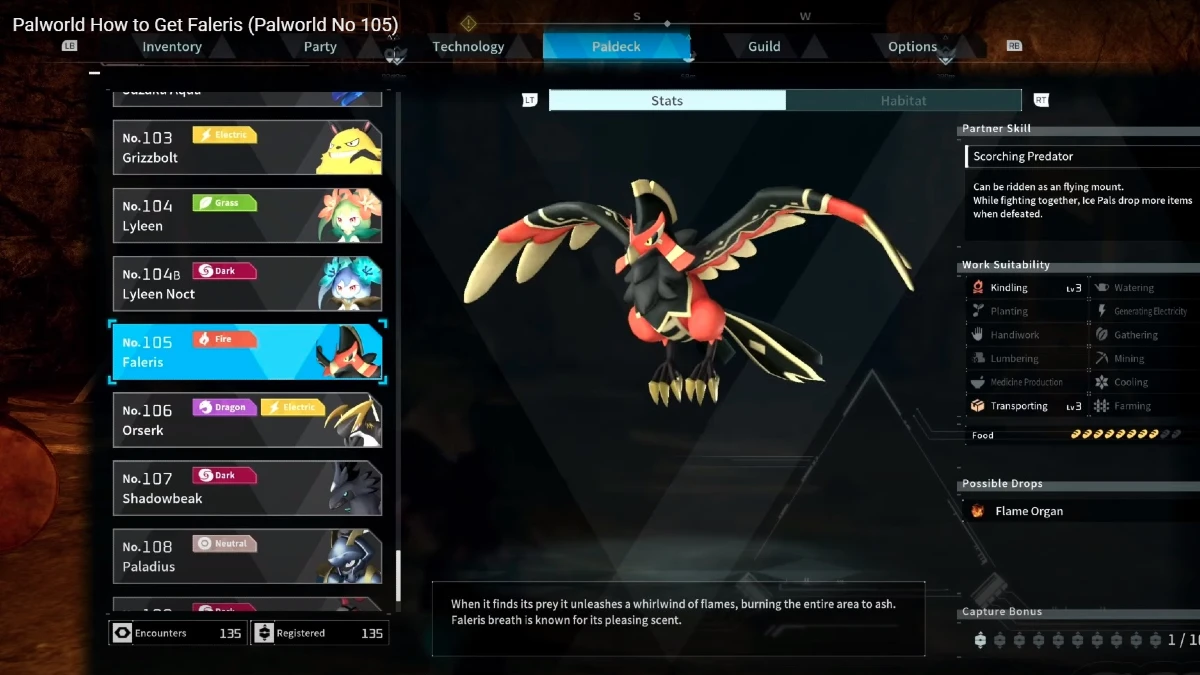Open the Options tab

pyautogui.click(x=912, y=47)
